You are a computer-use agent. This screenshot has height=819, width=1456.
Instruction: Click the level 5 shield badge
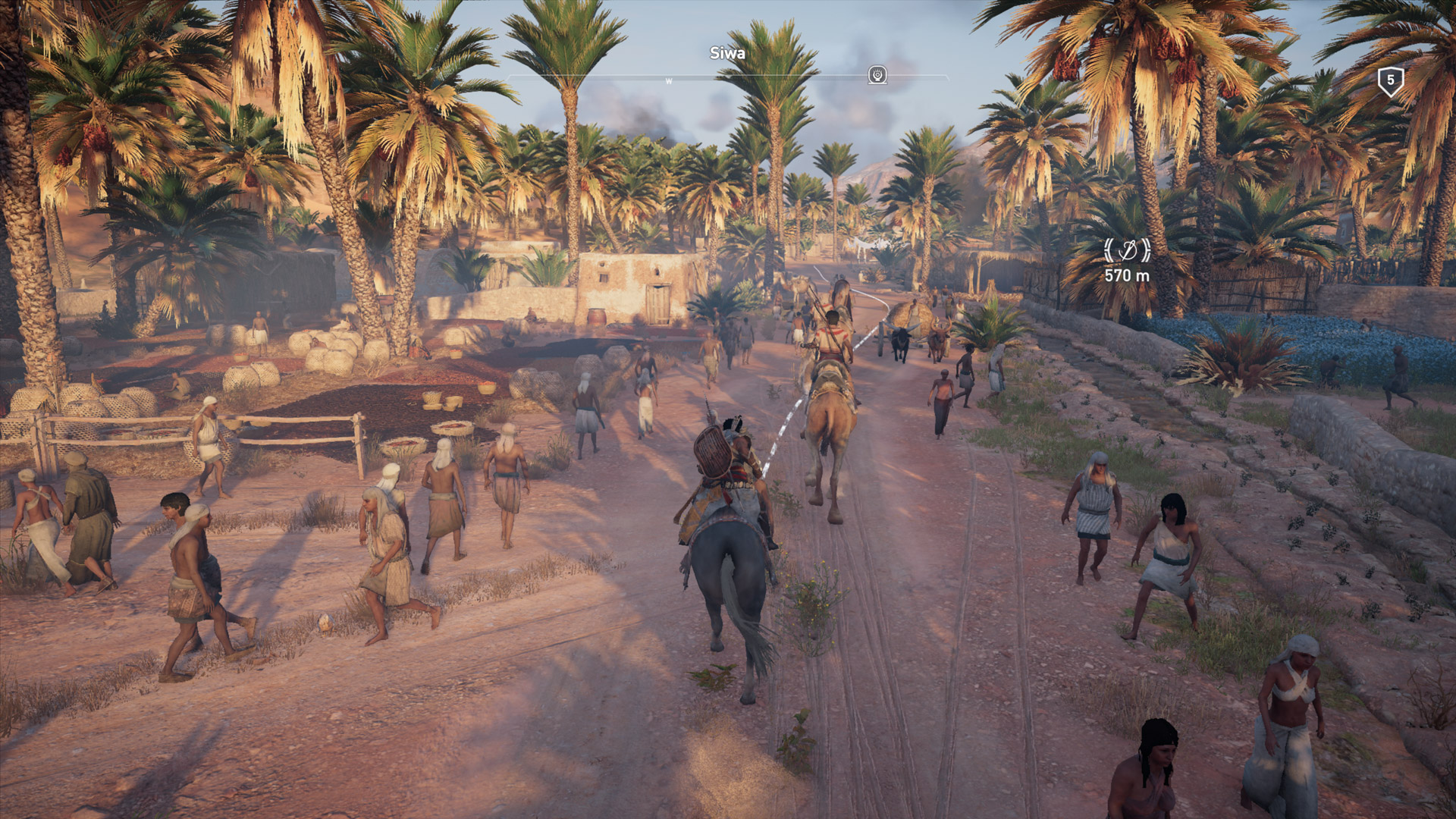(x=1390, y=80)
